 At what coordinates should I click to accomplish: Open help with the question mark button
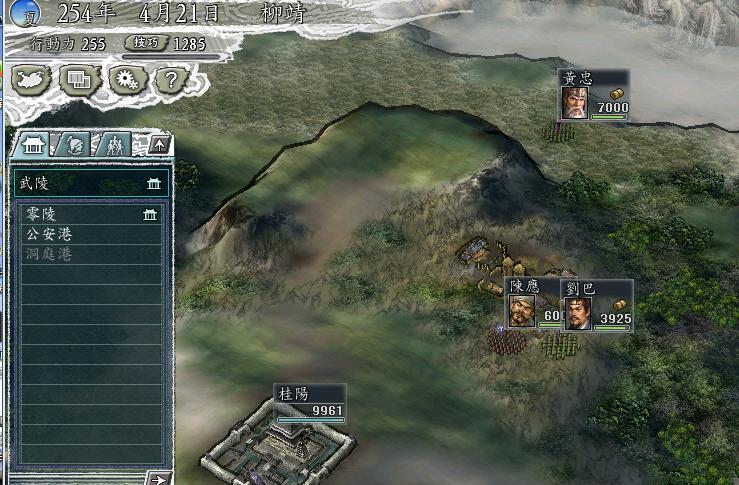tap(172, 79)
